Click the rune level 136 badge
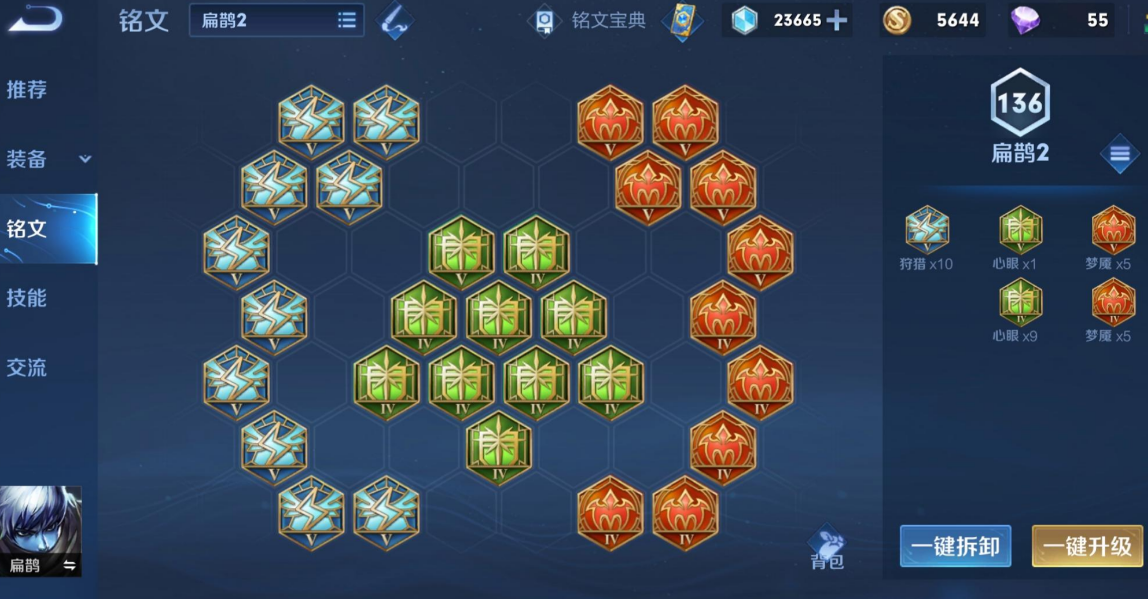Image resolution: width=1148 pixels, height=599 pixels. (1019, 103)
